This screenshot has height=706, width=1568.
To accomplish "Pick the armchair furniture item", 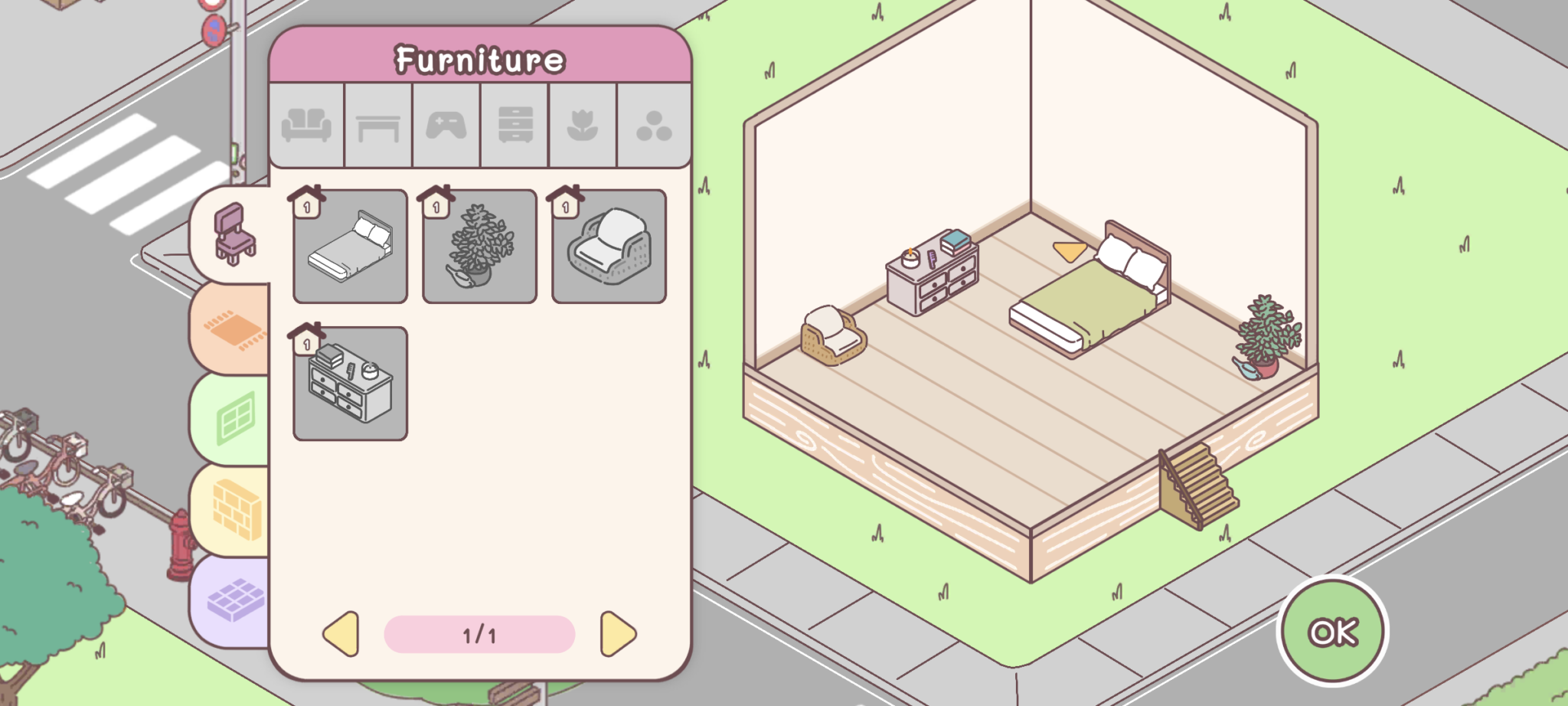I will [x=609, y=247].
